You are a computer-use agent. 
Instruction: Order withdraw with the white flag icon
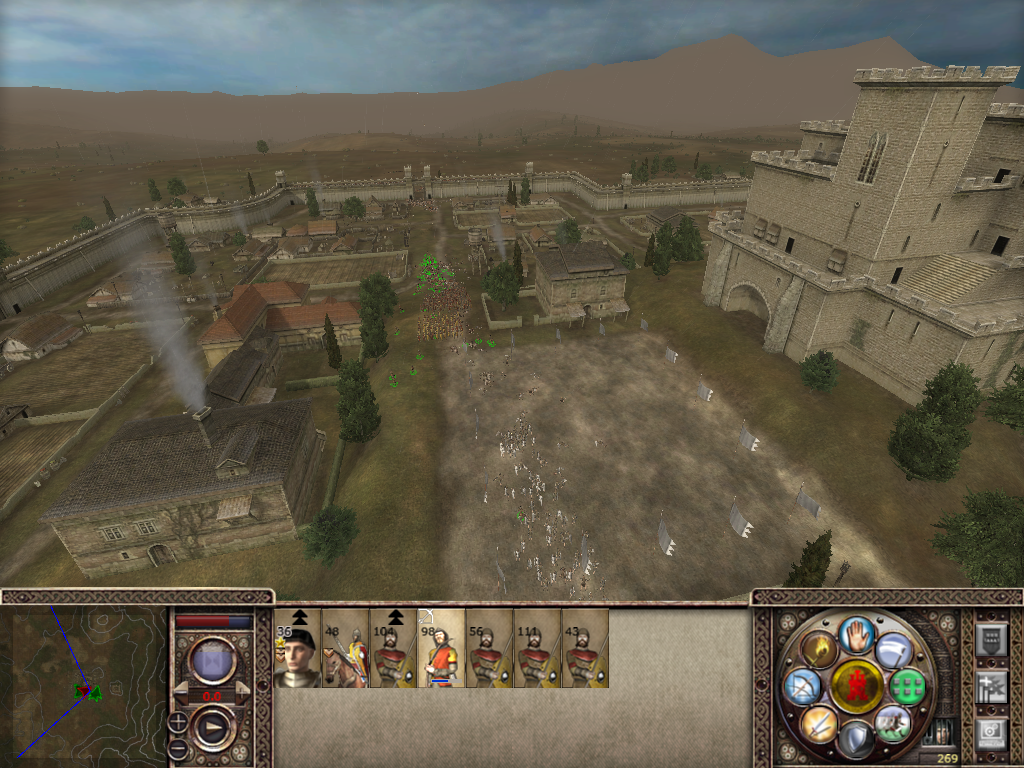pyautogui.click(x=894, y=650)
